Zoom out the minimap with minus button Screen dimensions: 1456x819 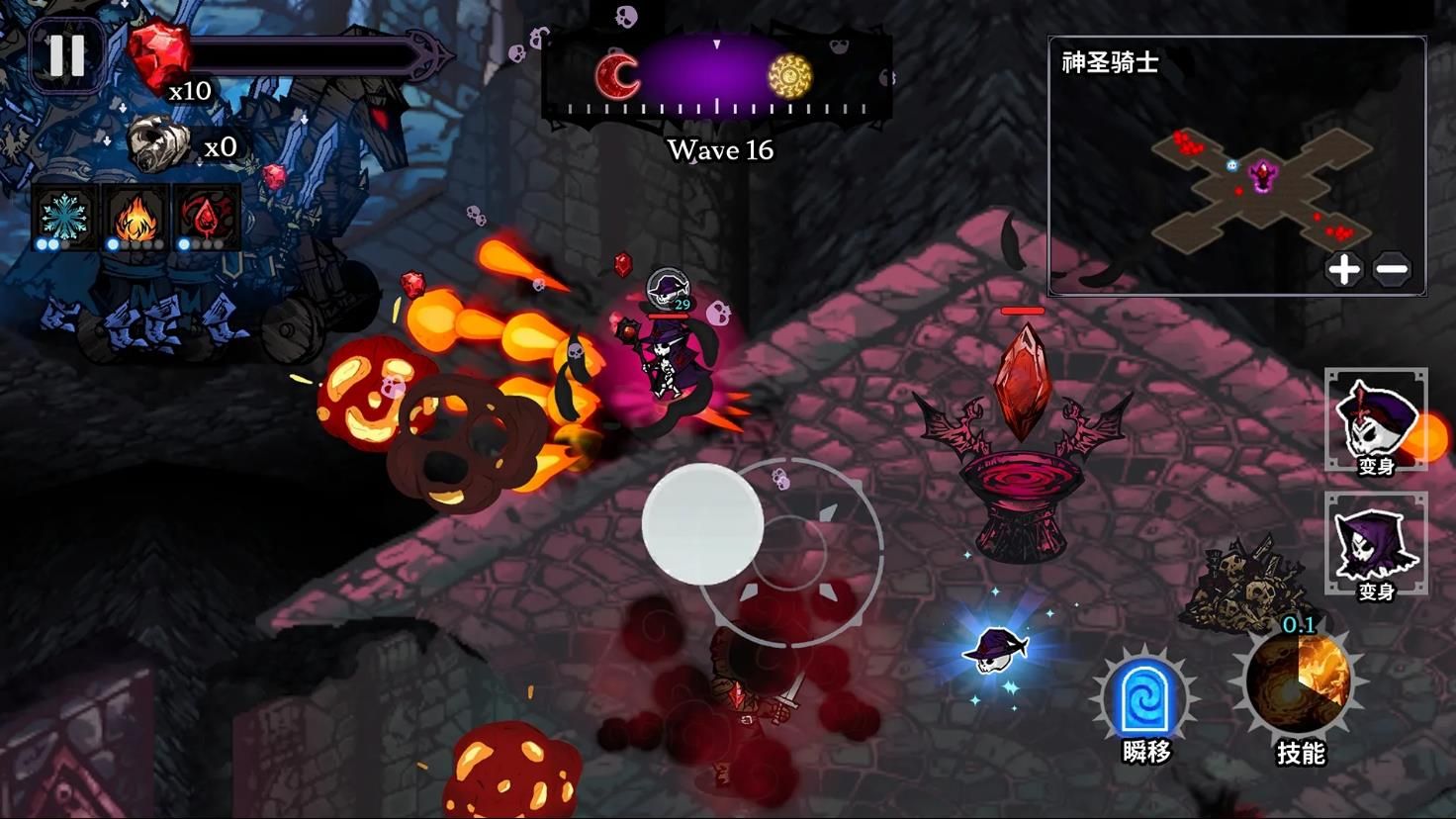click(x=1392, y=269)
